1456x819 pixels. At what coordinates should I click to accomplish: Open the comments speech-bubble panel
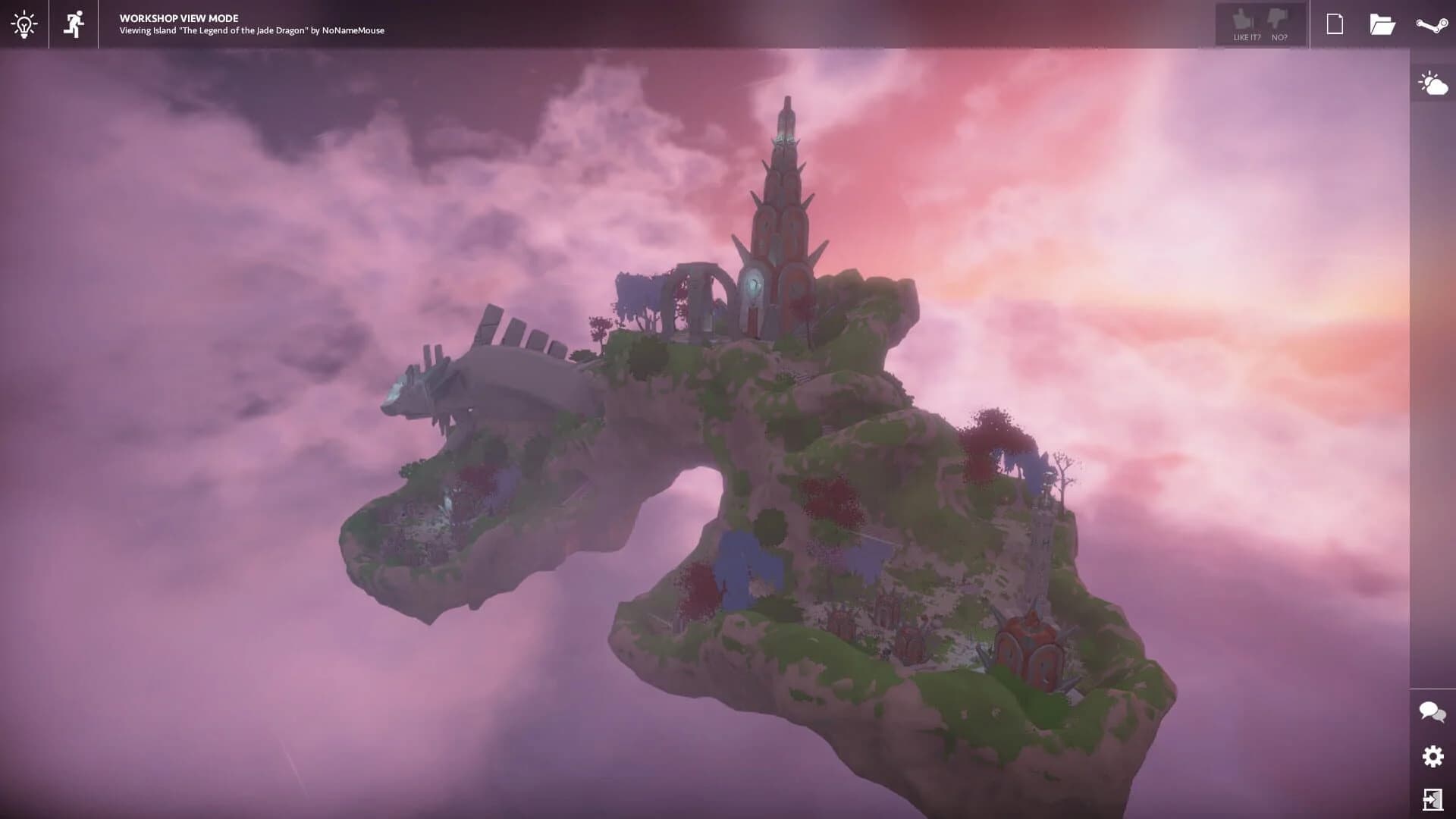[1431, 711]
